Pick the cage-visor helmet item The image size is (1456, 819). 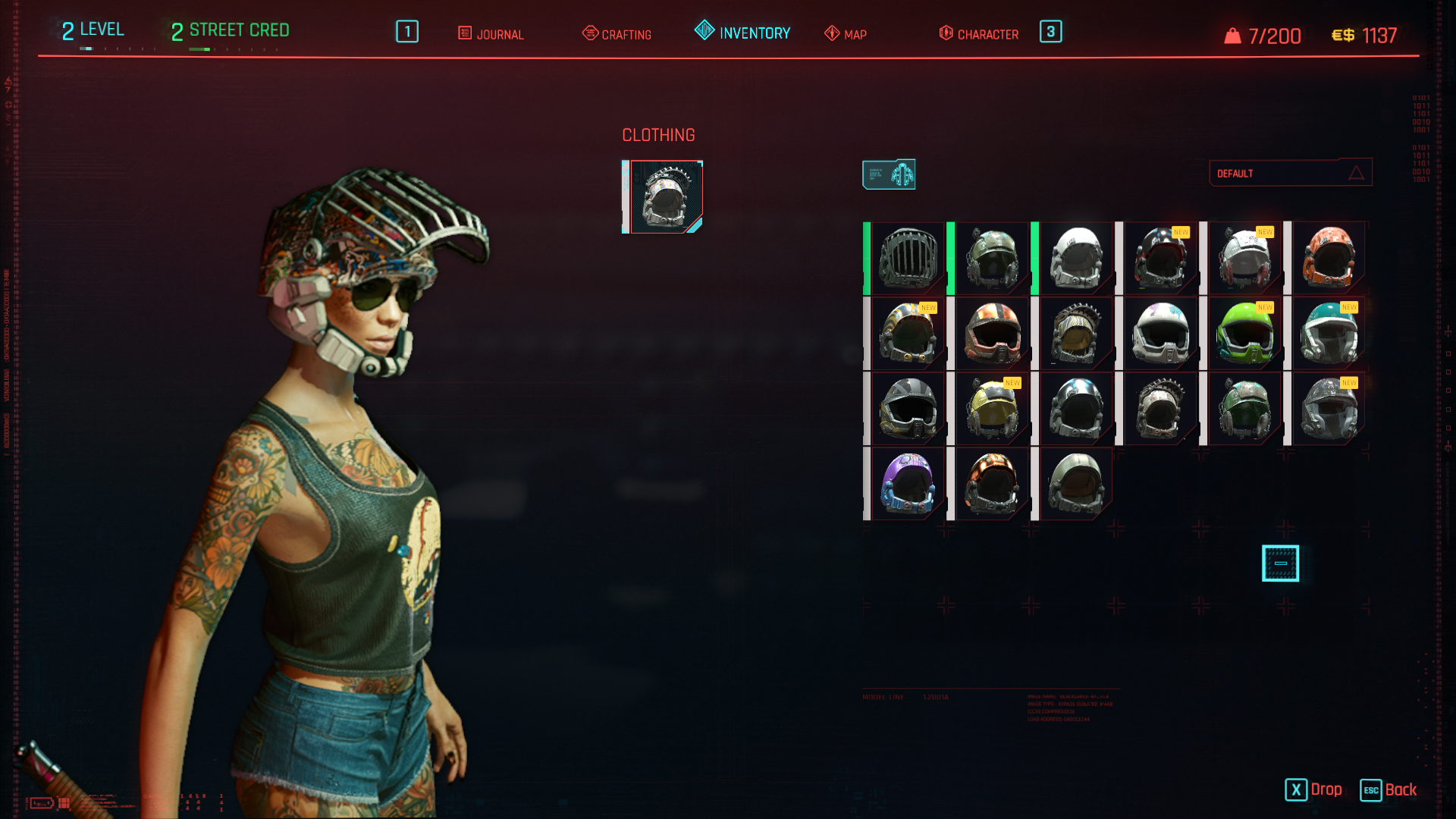coord(908,259)
